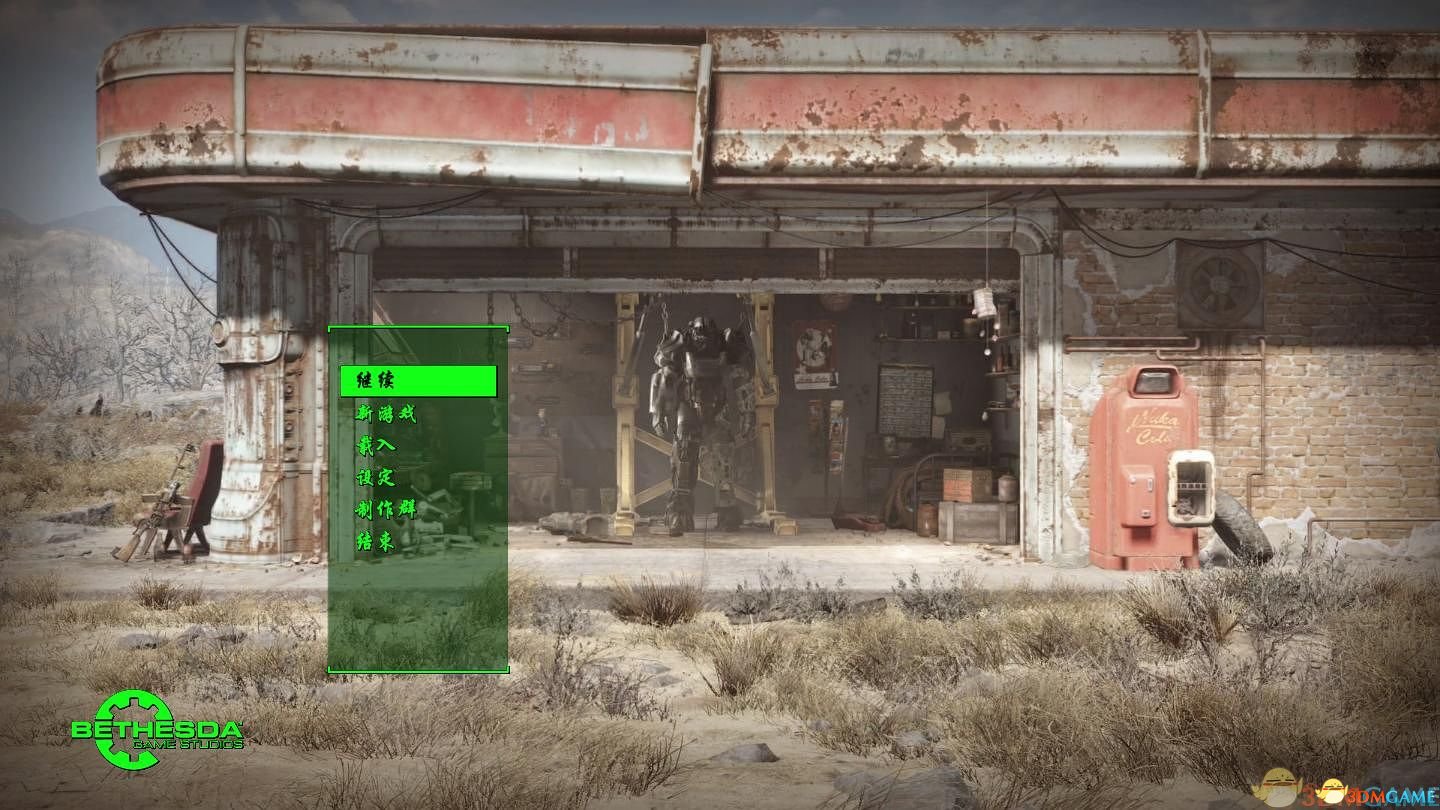Open the 载入 (Load) menu

(376, 446)
